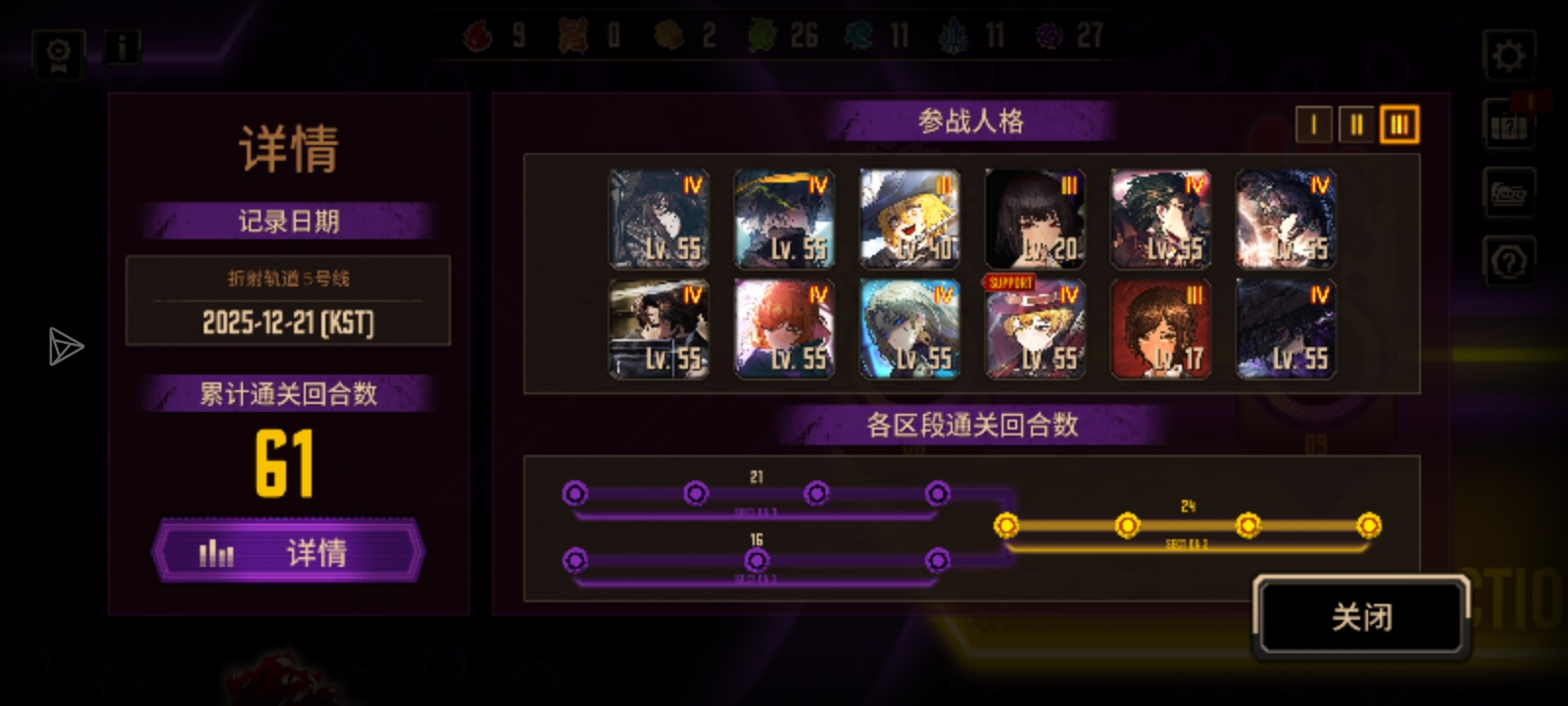Image resolution: width=1568 pixels, height=706 pixels.
Task: Click the first node on Section 1 track
Action: coord(576,495)
